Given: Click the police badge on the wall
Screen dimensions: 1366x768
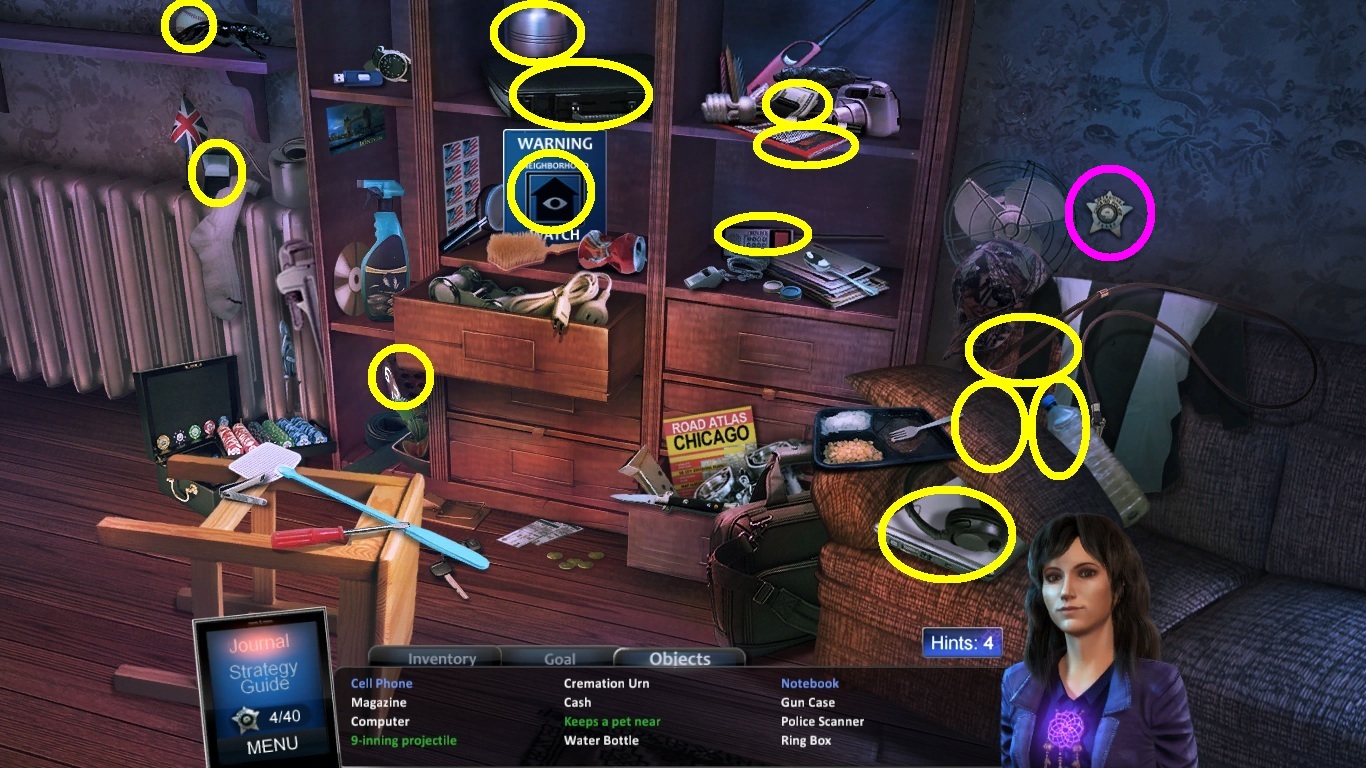Looking at the screenshot, I should tap(1109, 213).
